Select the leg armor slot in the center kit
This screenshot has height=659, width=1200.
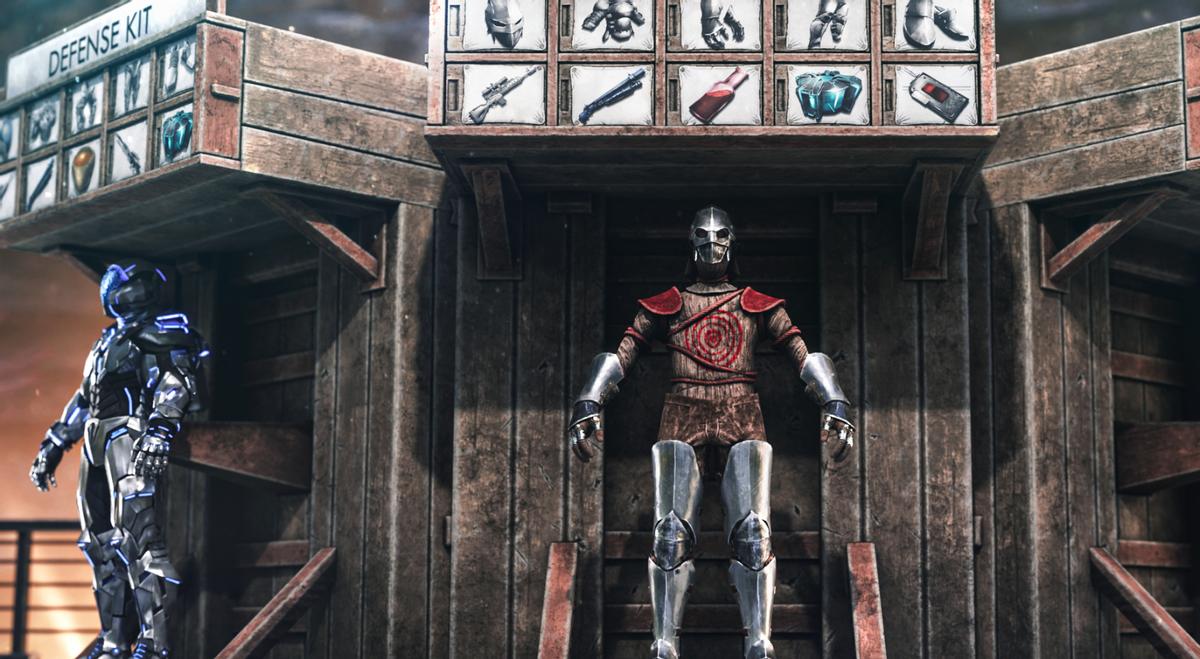827,23
